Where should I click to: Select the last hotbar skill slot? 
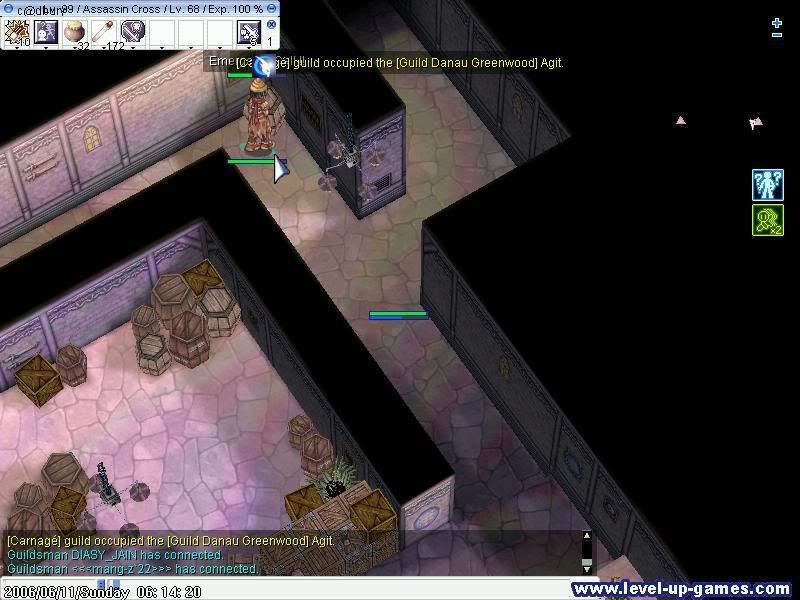tap(249, 31)
